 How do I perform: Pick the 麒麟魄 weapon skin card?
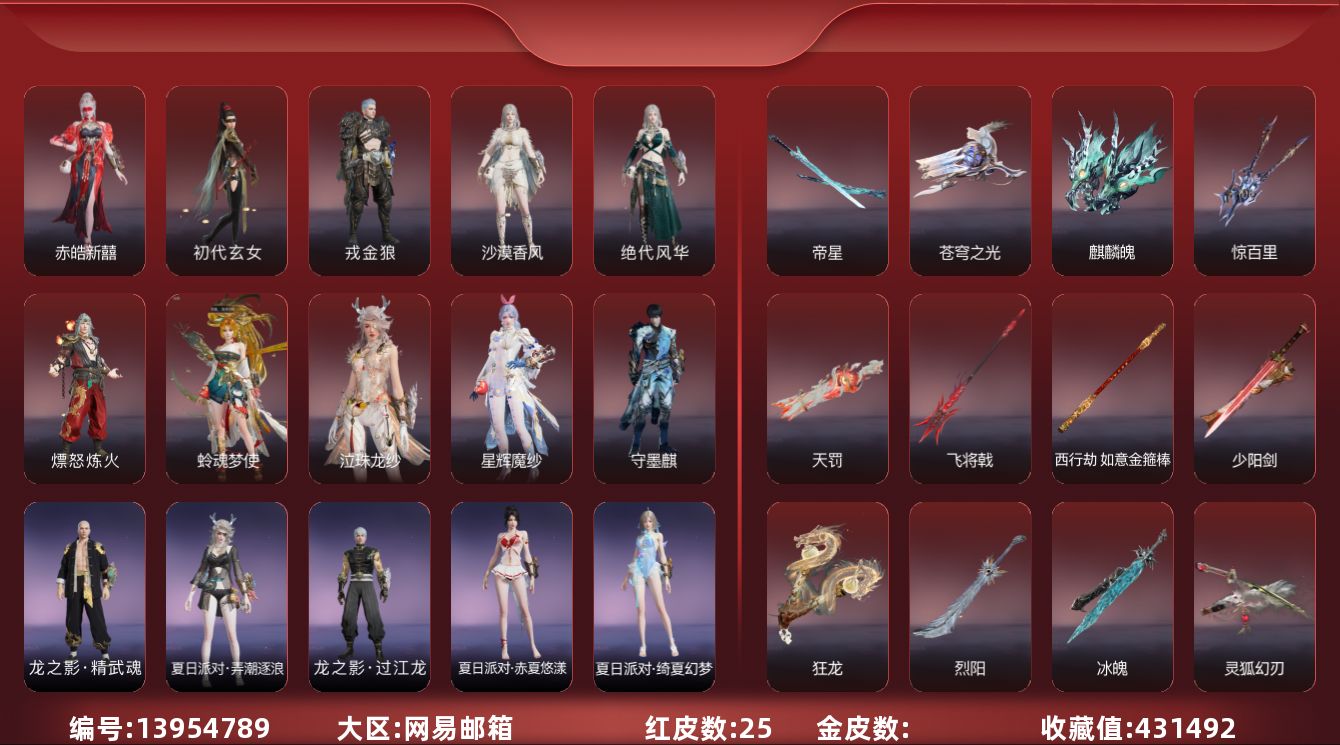coord(1112,180)
